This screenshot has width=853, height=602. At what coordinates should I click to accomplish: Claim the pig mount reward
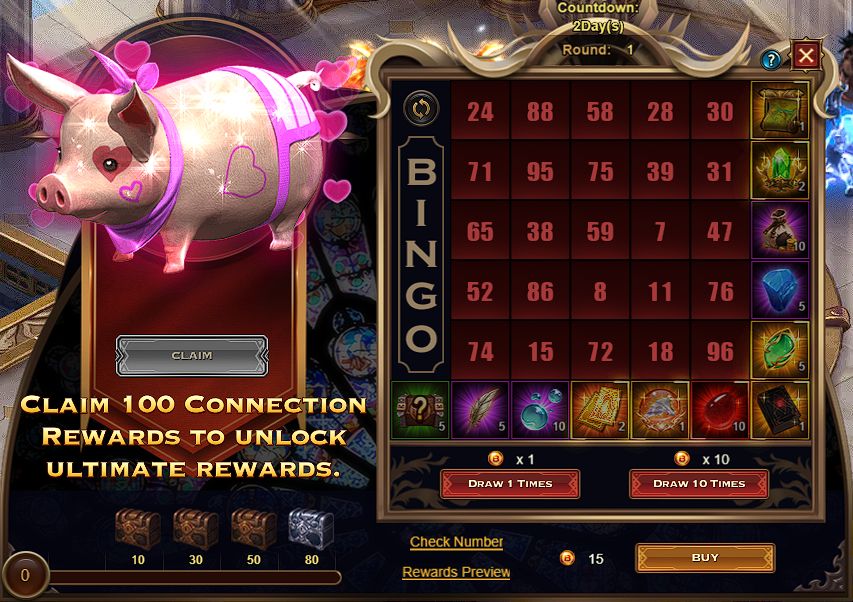(192, 355)
